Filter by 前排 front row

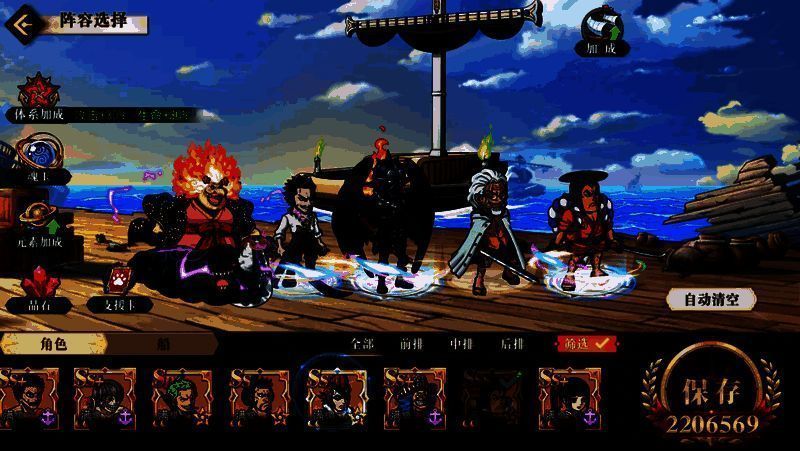(x=411, y=343)
